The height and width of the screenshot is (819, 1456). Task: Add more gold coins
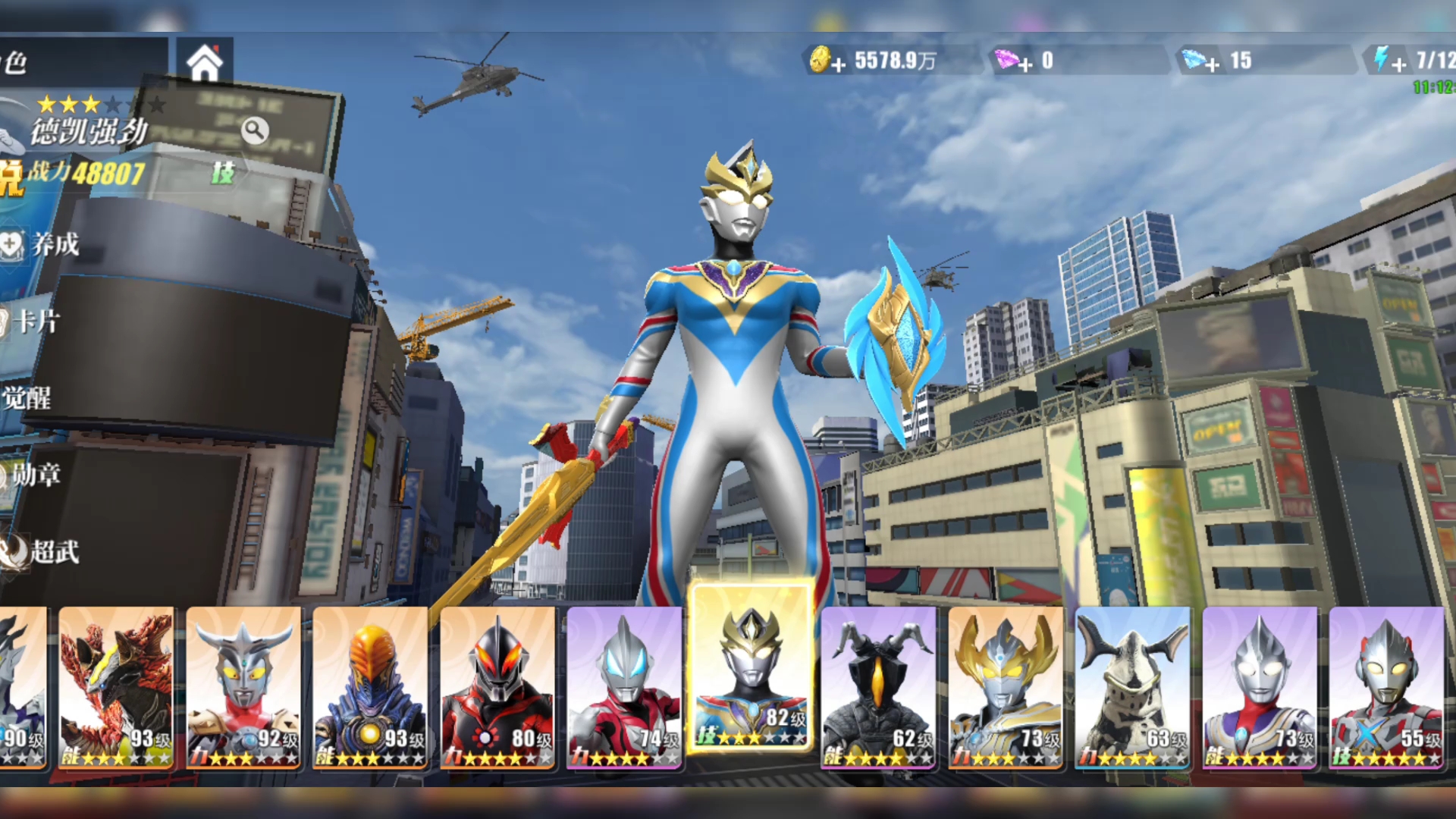click(x=838, y=64)
